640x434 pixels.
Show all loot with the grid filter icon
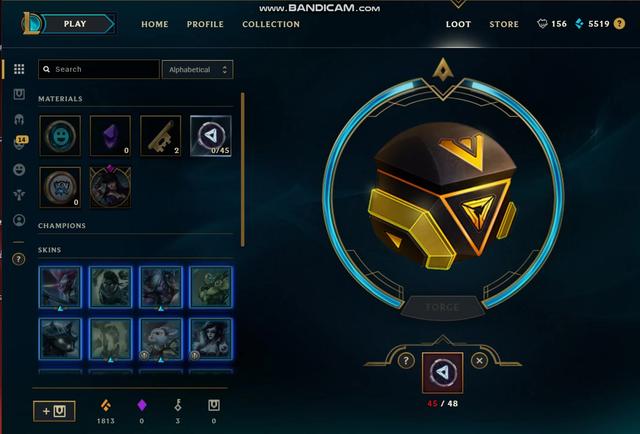pyautogui.click(x=19, y=69)
